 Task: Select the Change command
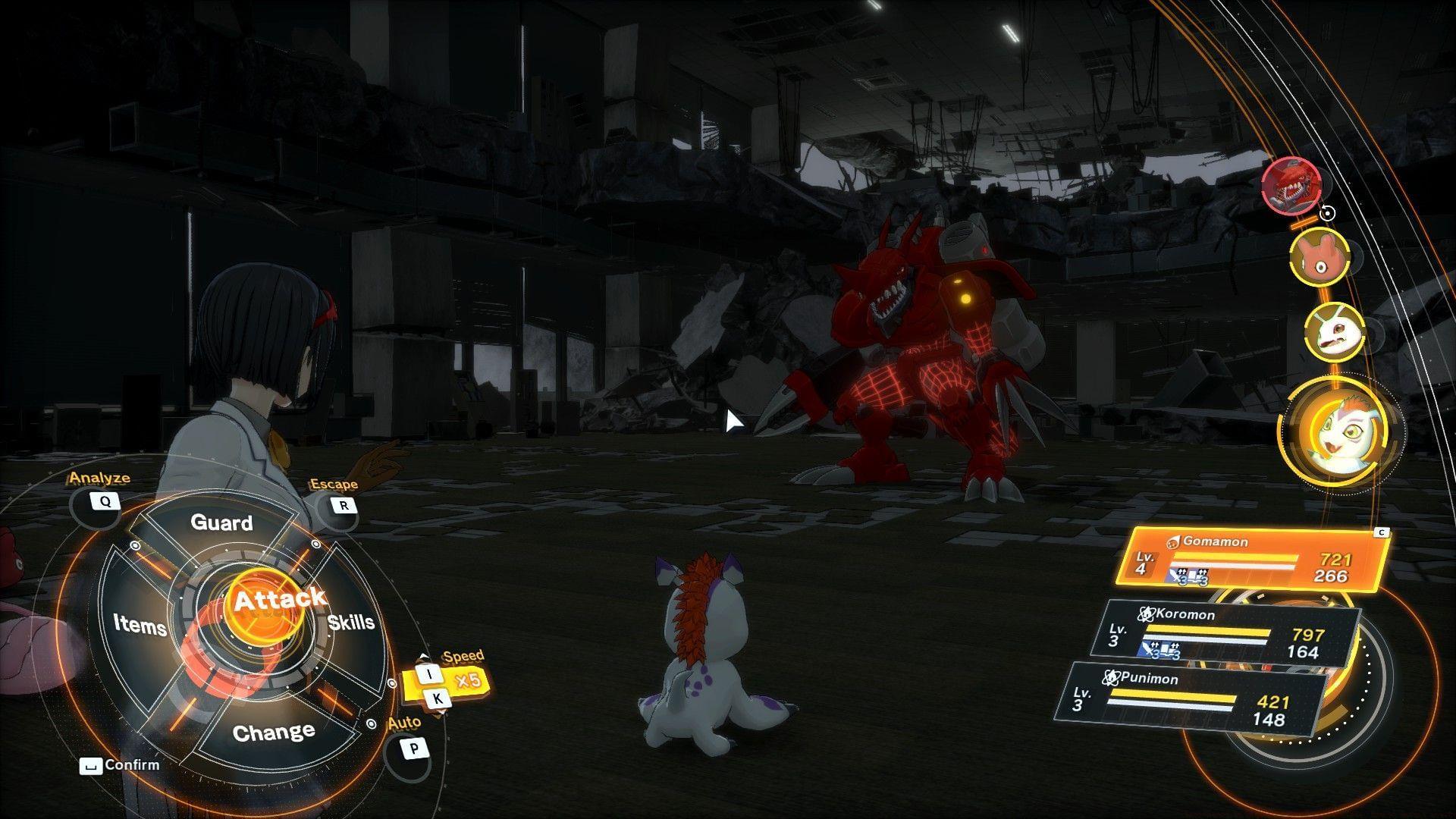(x=274, y=733)
